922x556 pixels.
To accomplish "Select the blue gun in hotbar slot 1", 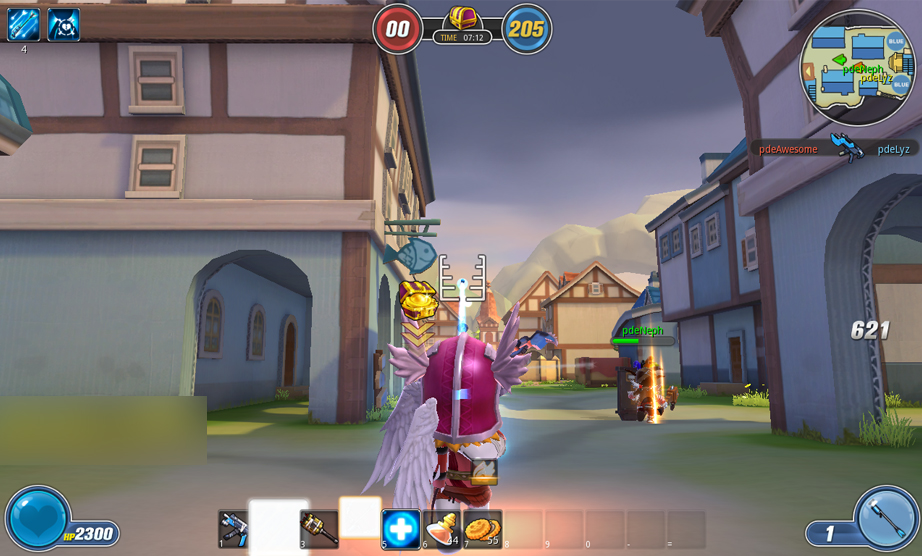I will click(234, 528).
